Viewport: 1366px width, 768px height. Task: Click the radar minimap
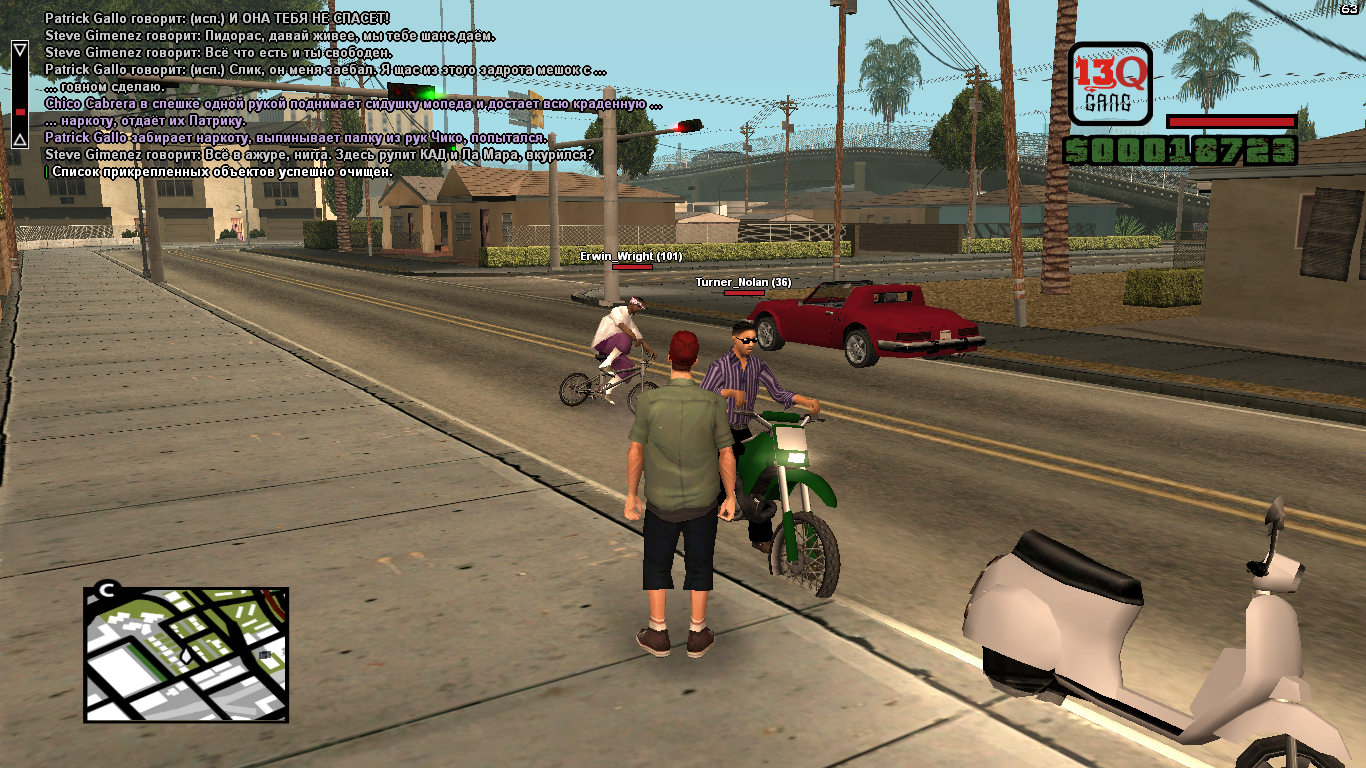click(186, 654)
